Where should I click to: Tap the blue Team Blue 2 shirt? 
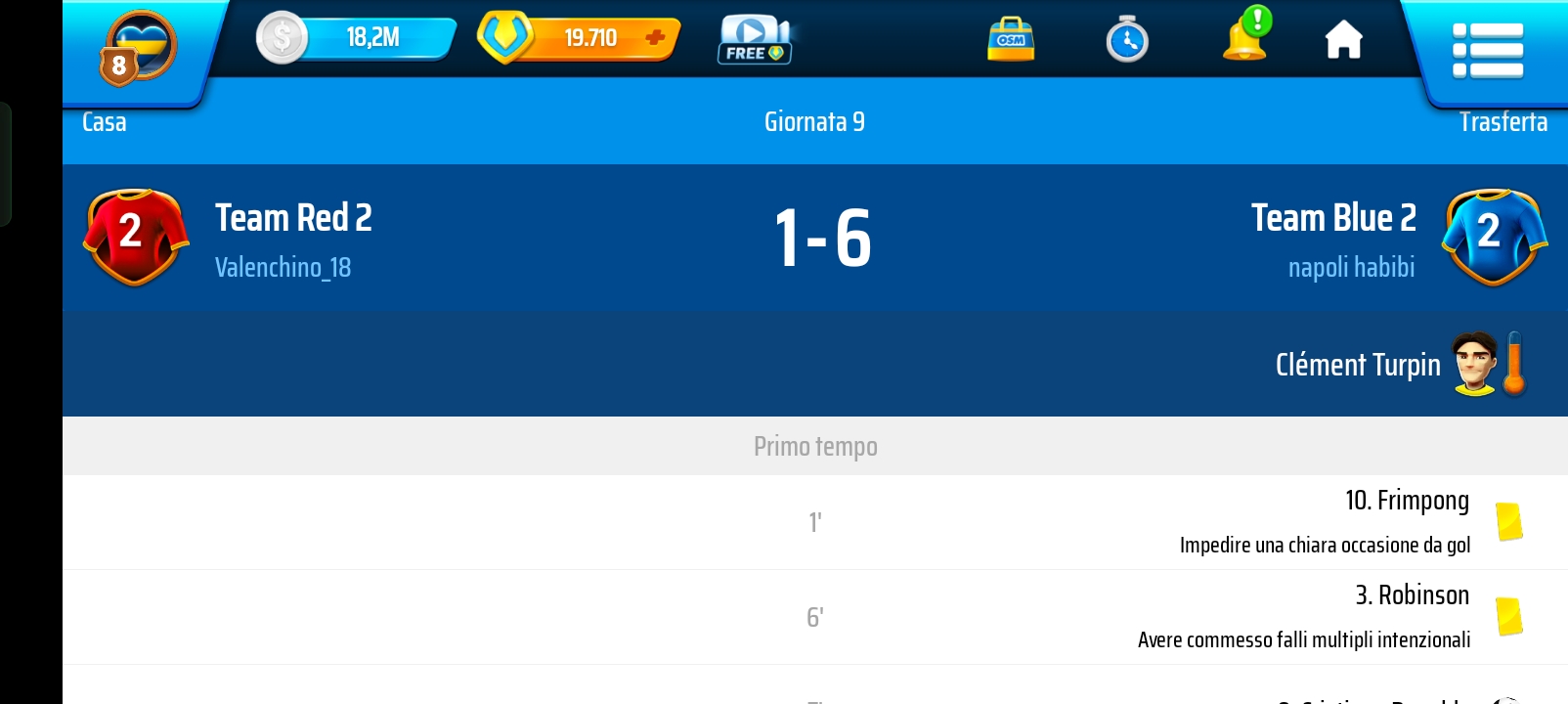[x=1494, y=237]
